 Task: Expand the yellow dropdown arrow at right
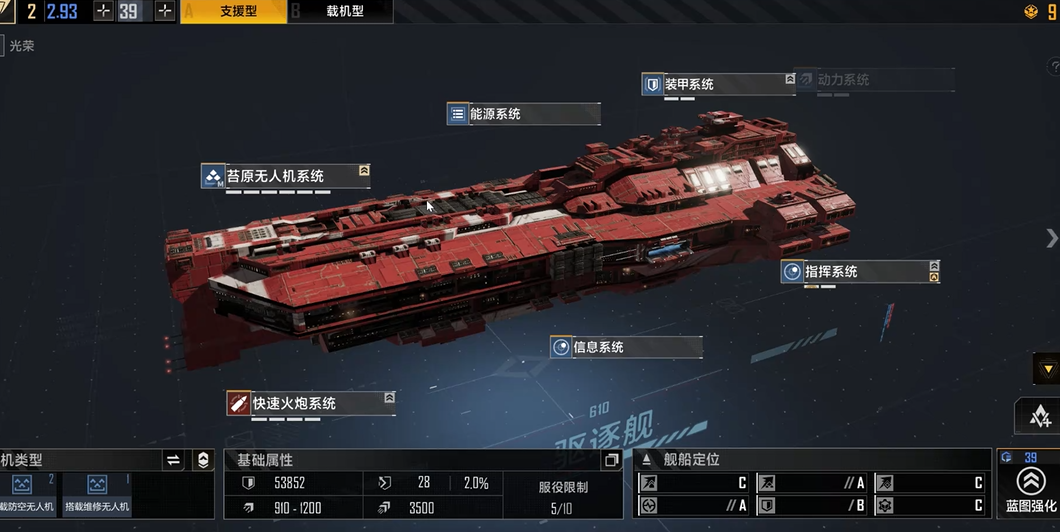point(1046,369)
